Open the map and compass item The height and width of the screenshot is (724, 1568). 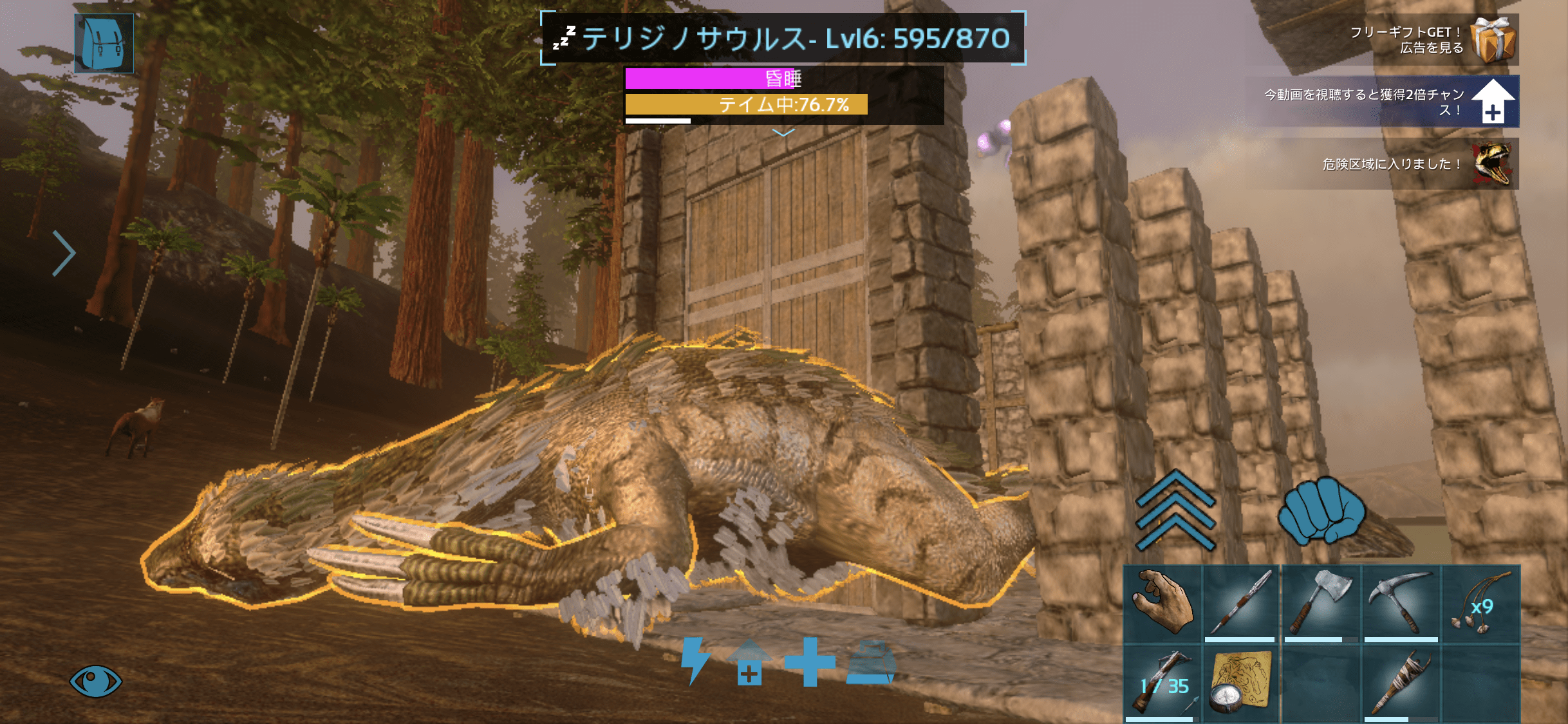[x=1240, y=683]
